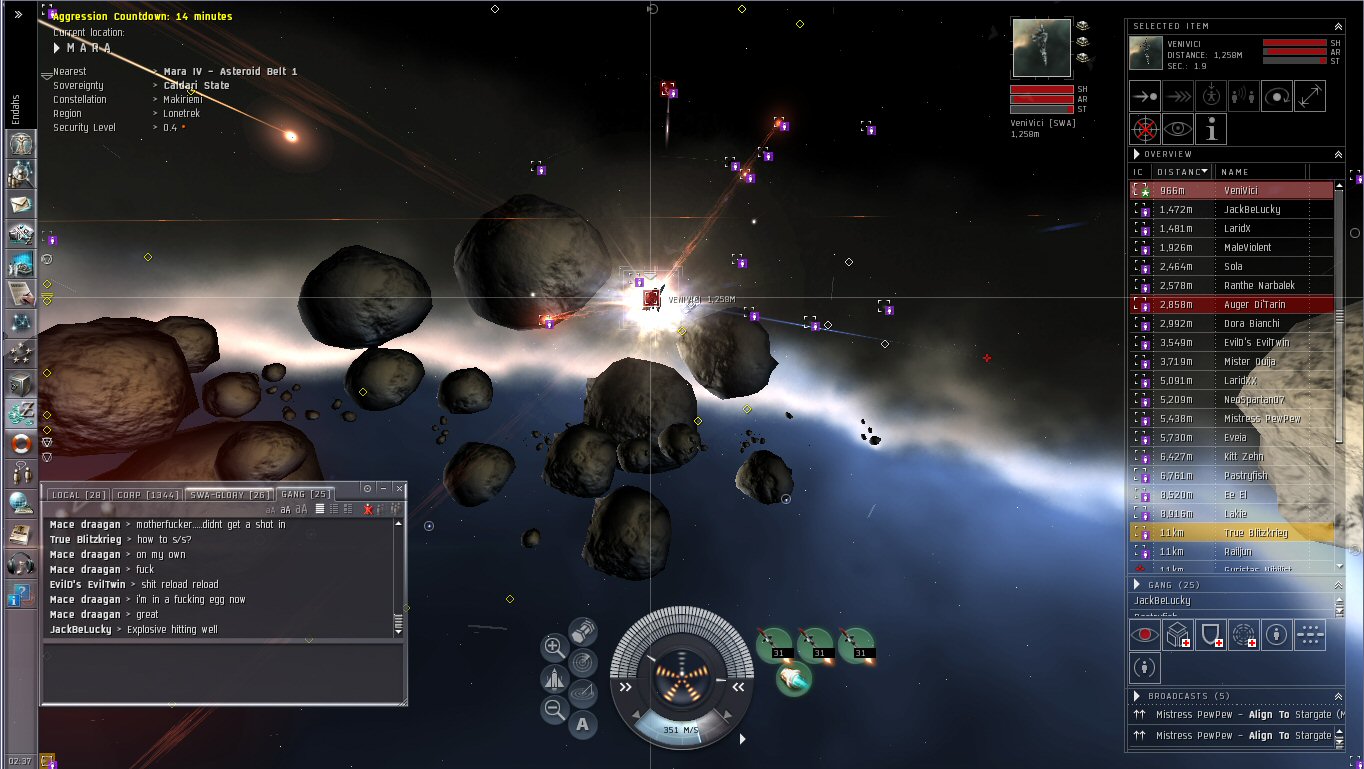Minimize the chat window
The width and height of the screenshot is (1364, 769).
[383, 488]
